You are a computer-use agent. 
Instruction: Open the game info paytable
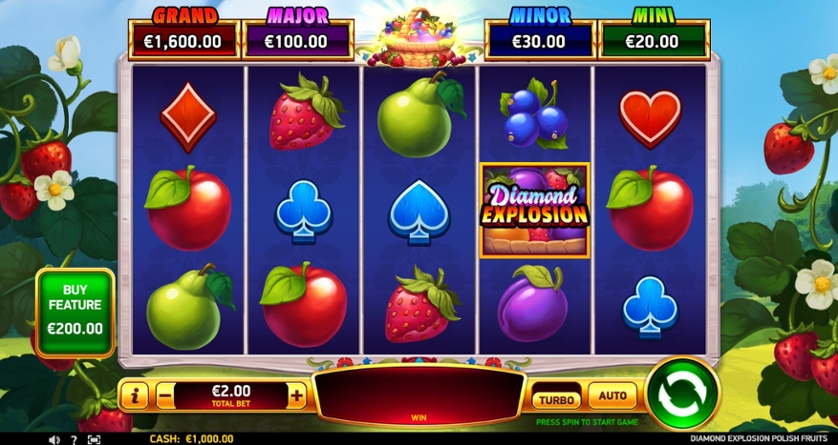point(134,395)
